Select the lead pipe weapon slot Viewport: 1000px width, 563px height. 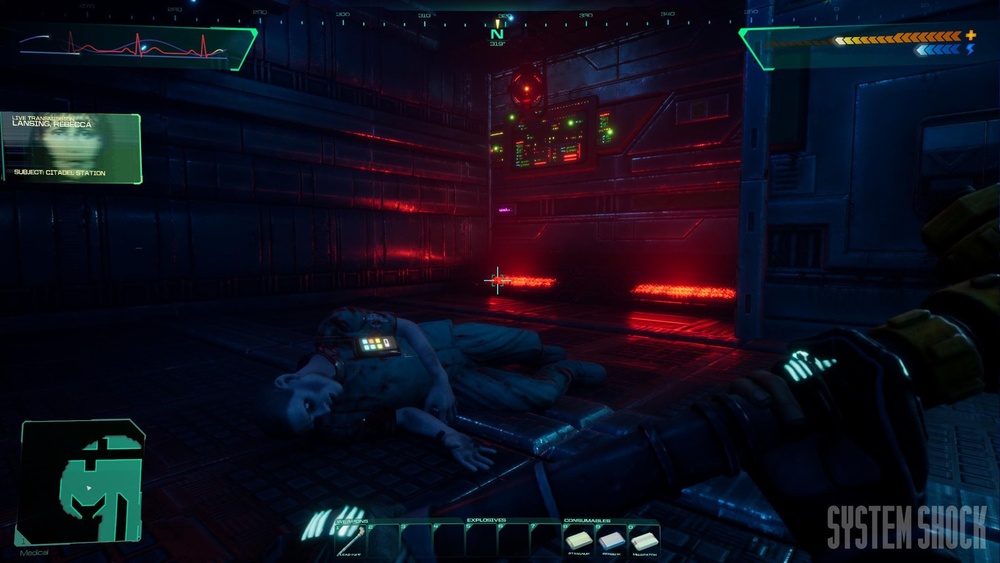coord(352,540)
